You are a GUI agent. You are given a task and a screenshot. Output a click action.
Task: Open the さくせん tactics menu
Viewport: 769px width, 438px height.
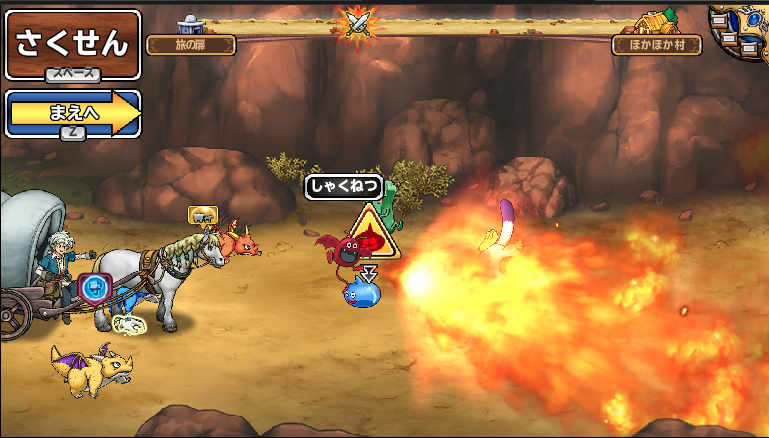click(72, 44)
